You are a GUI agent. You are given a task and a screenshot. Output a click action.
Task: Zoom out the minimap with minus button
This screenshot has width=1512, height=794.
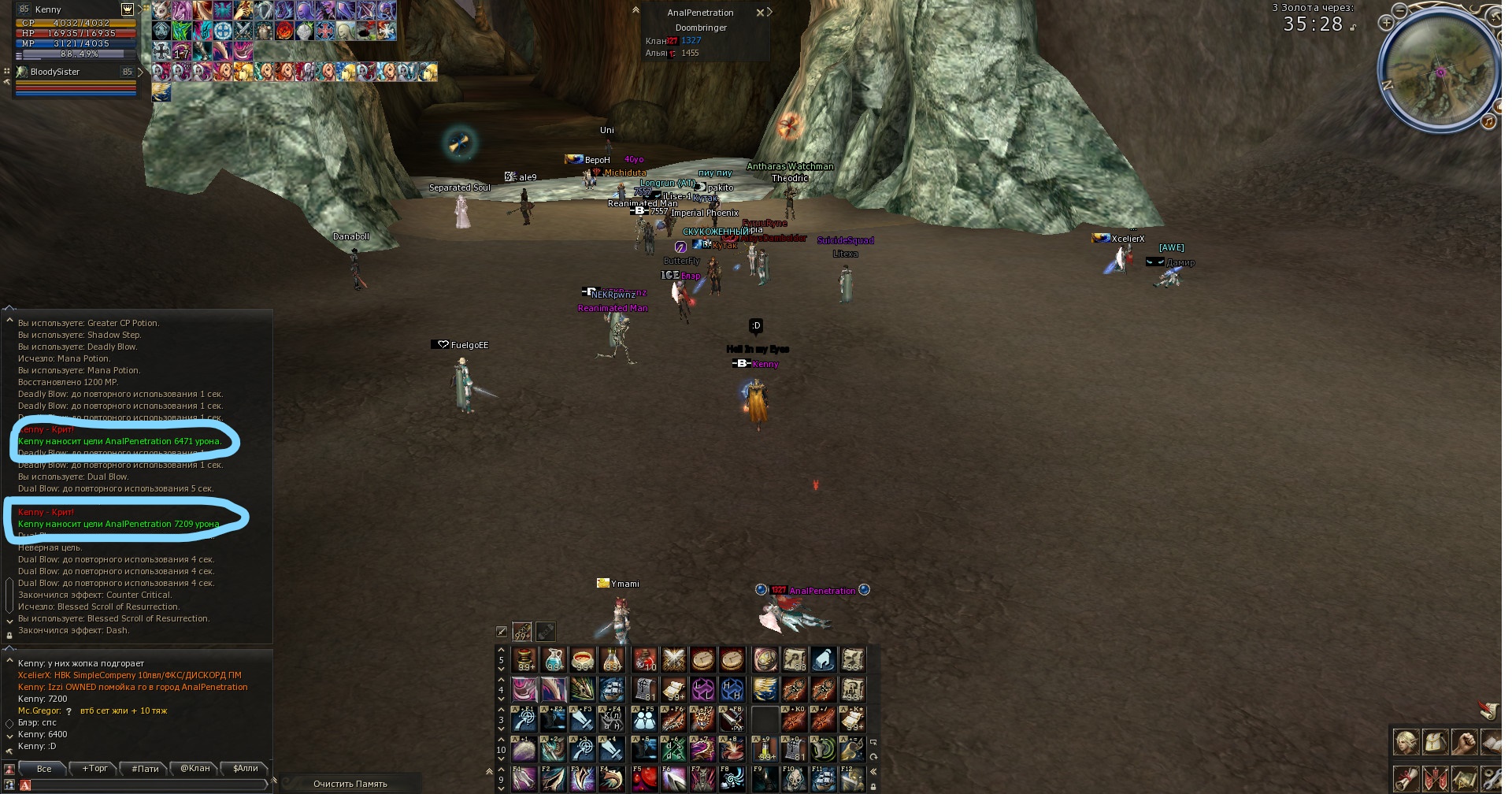pos(1399,10)
